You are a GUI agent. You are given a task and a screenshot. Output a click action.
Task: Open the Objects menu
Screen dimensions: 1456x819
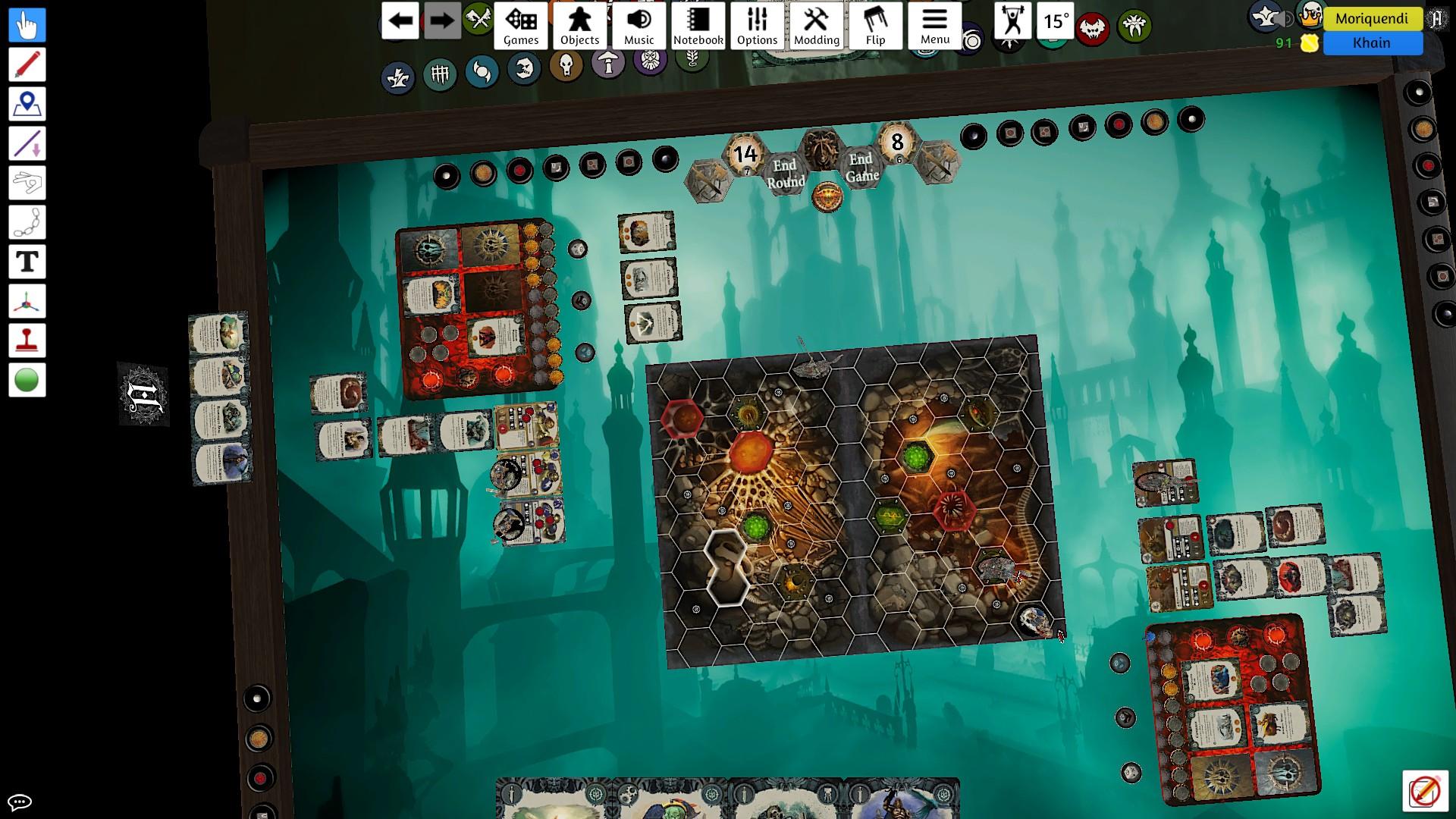coord(580,26)
